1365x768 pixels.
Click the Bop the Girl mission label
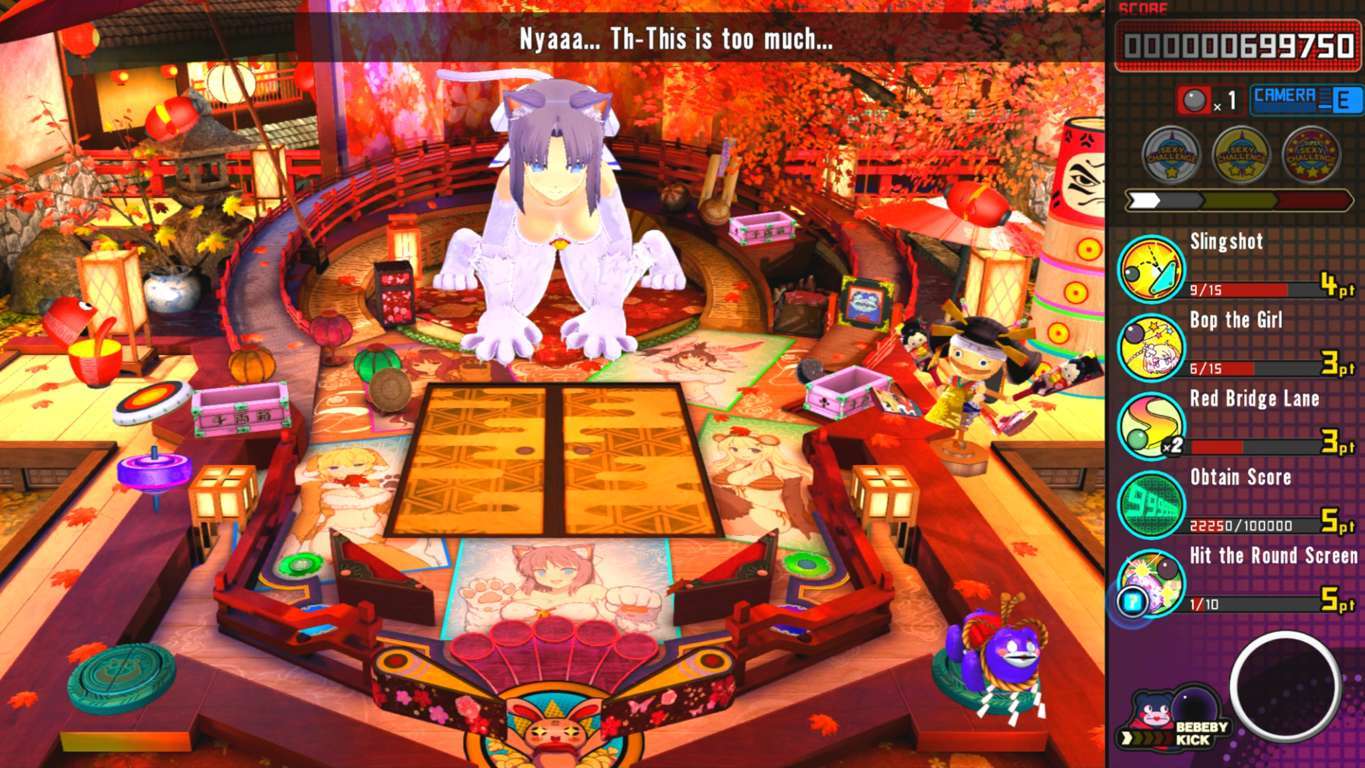[1235, 320]
